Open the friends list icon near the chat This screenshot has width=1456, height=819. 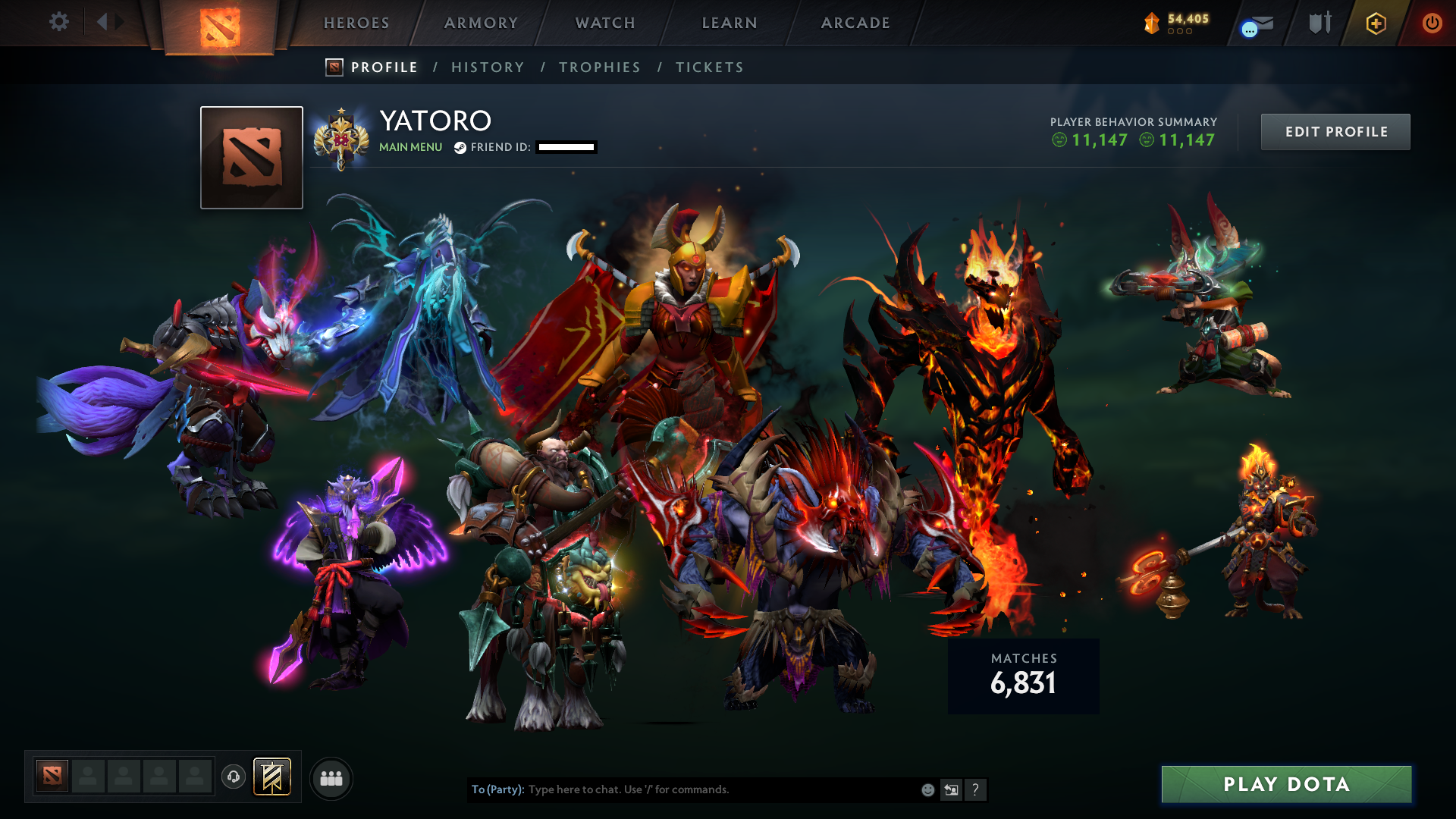331,777
